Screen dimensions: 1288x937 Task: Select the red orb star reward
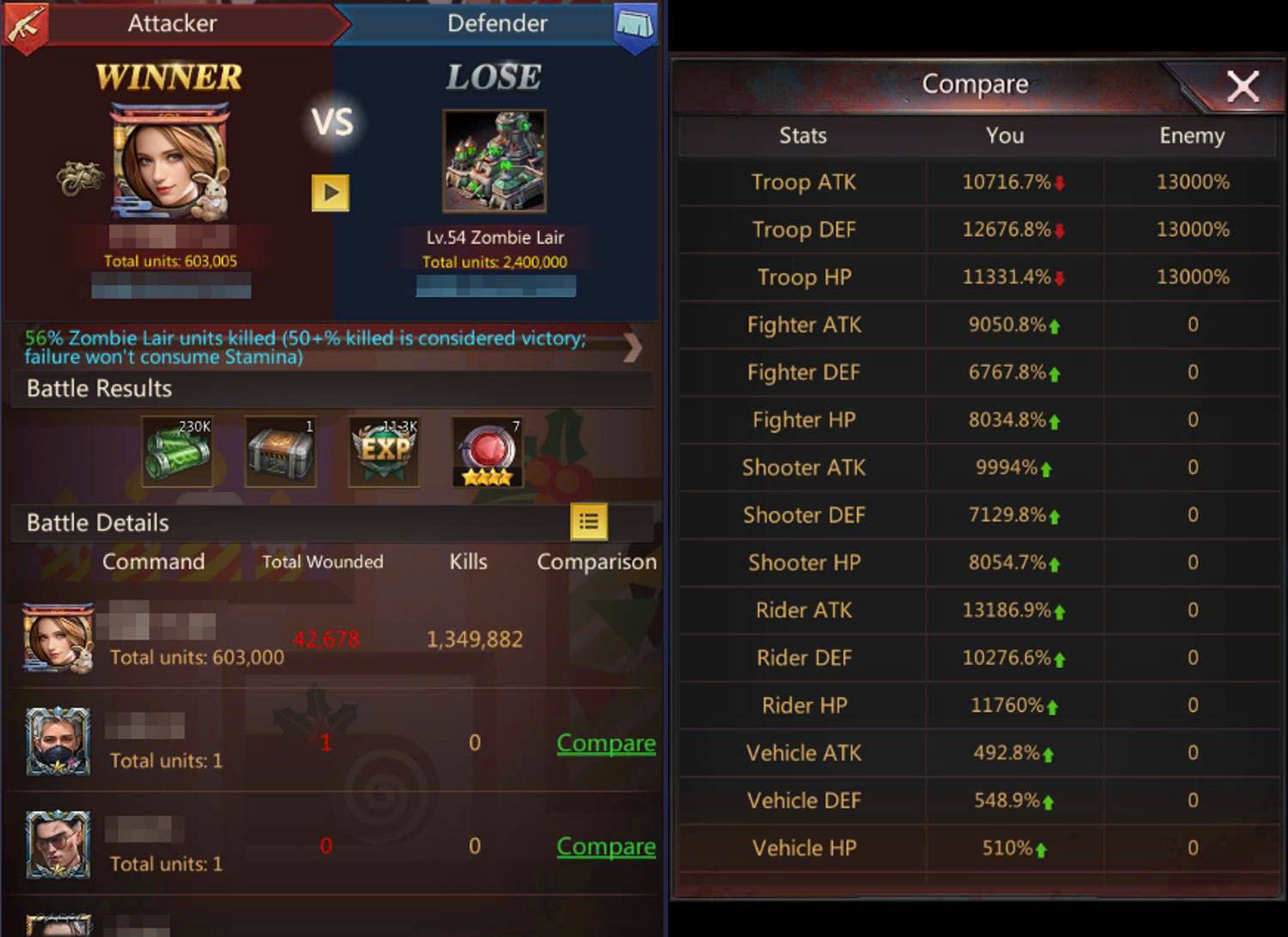pos(487,451)
